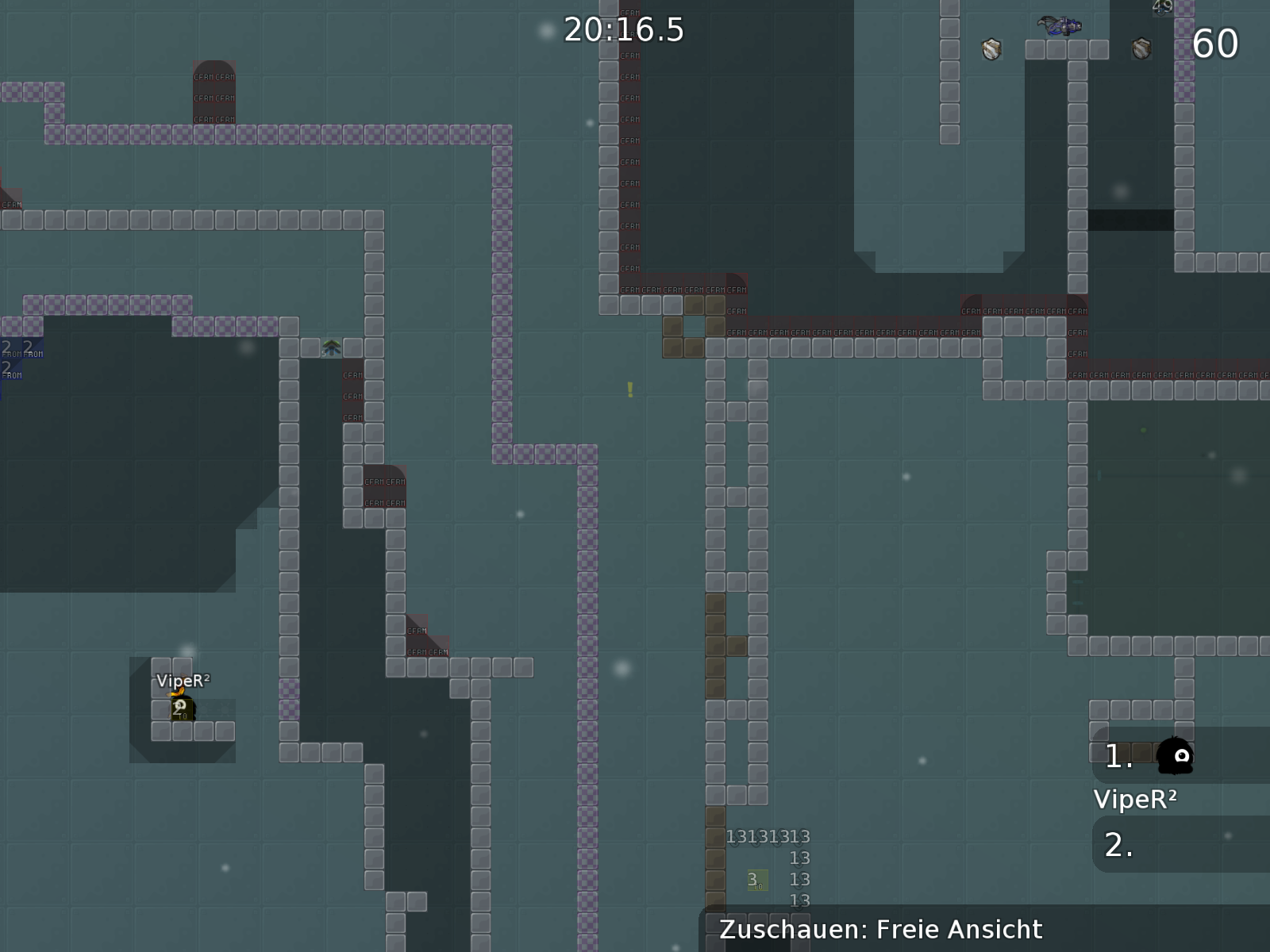
Task: Click the small tee sprite near the upper CFRM wall
Action: coord(331,347)
